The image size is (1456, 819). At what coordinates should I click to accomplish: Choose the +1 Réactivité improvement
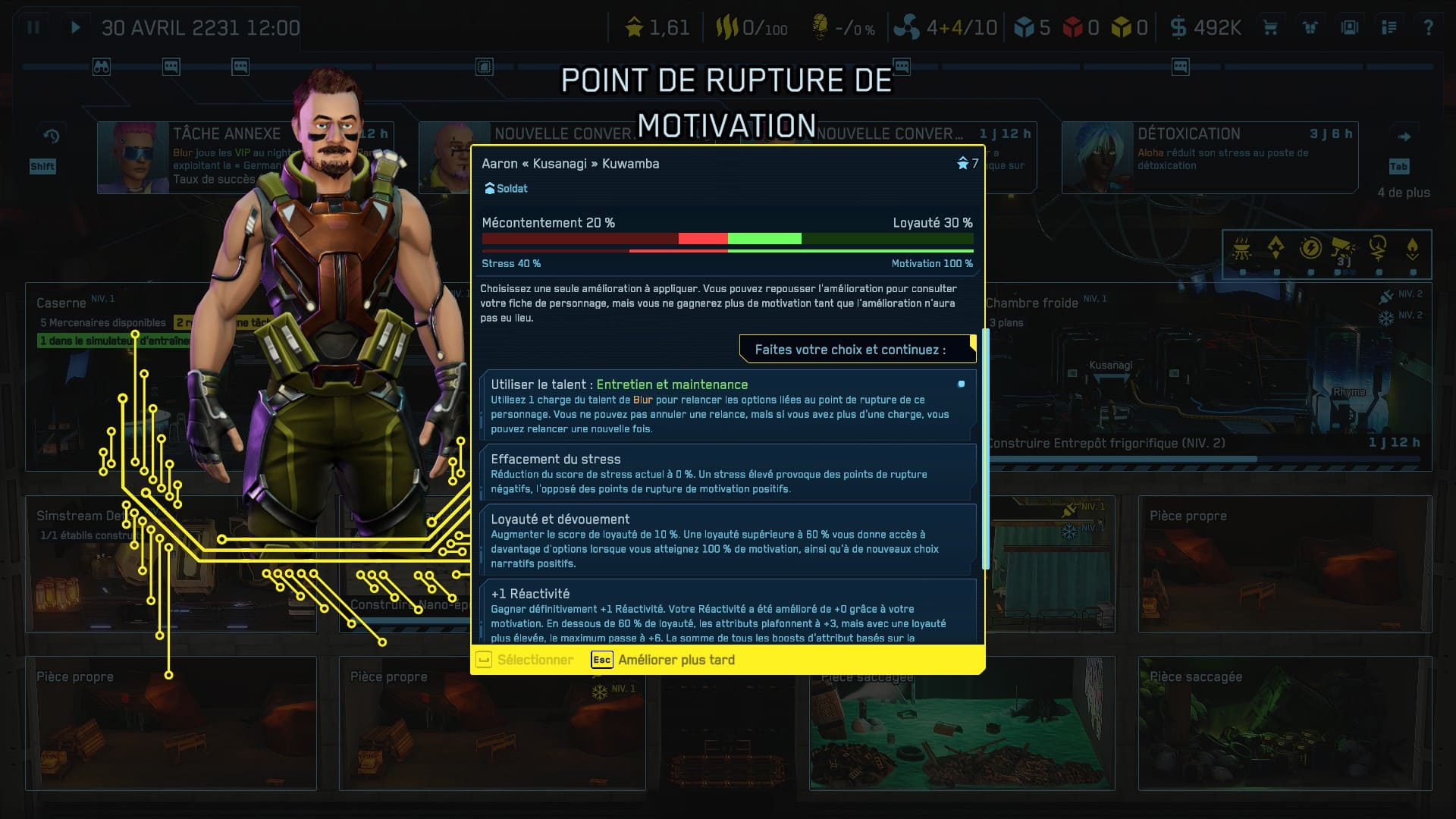pos(727,613)
